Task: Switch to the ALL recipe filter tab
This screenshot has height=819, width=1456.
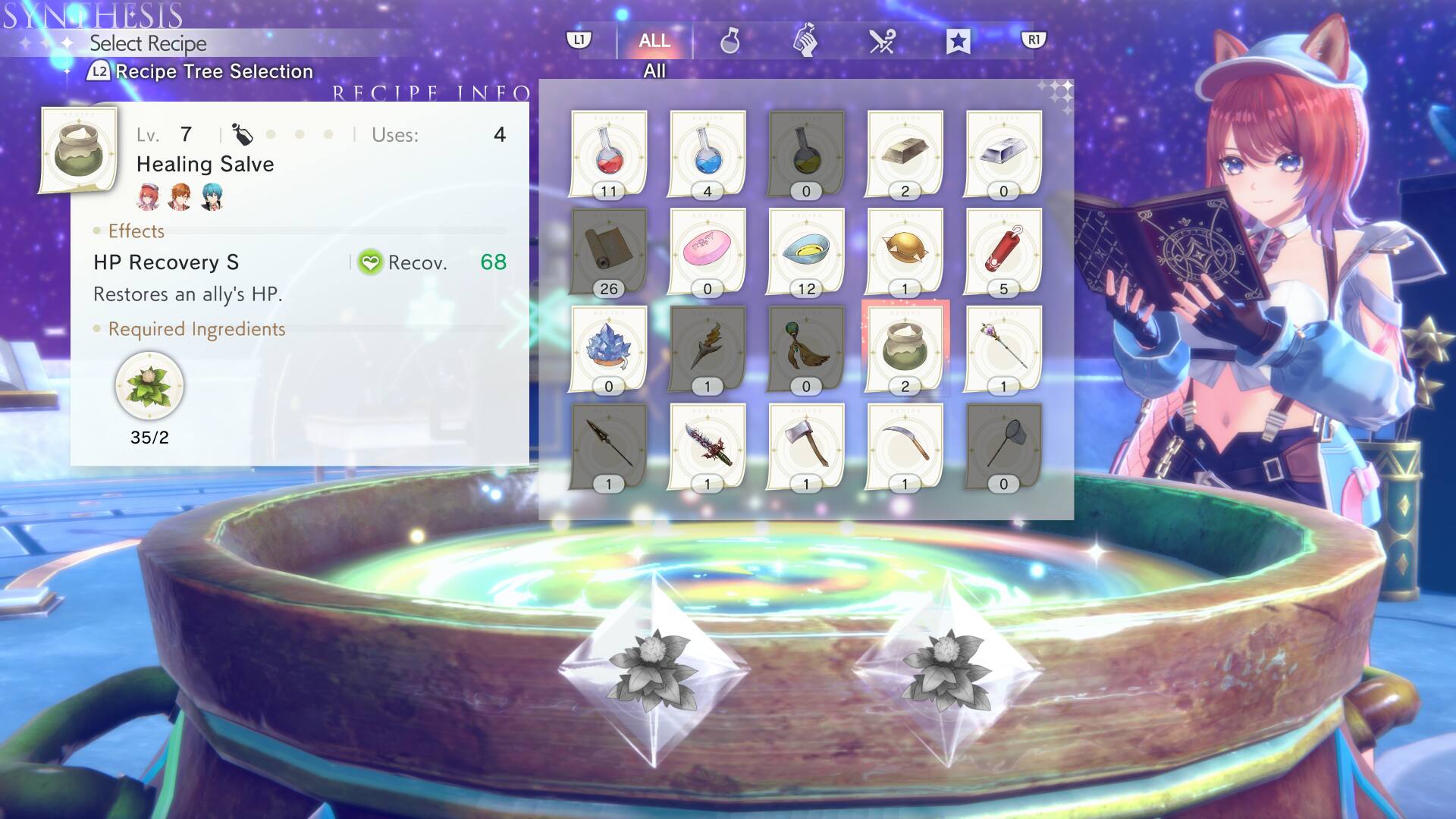Action: click(x=654, y=42)
